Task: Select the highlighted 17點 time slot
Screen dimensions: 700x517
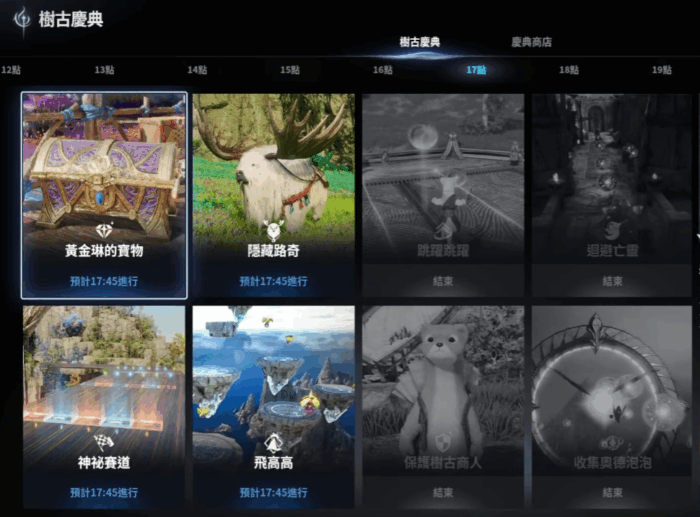Action: coord(476,70)
